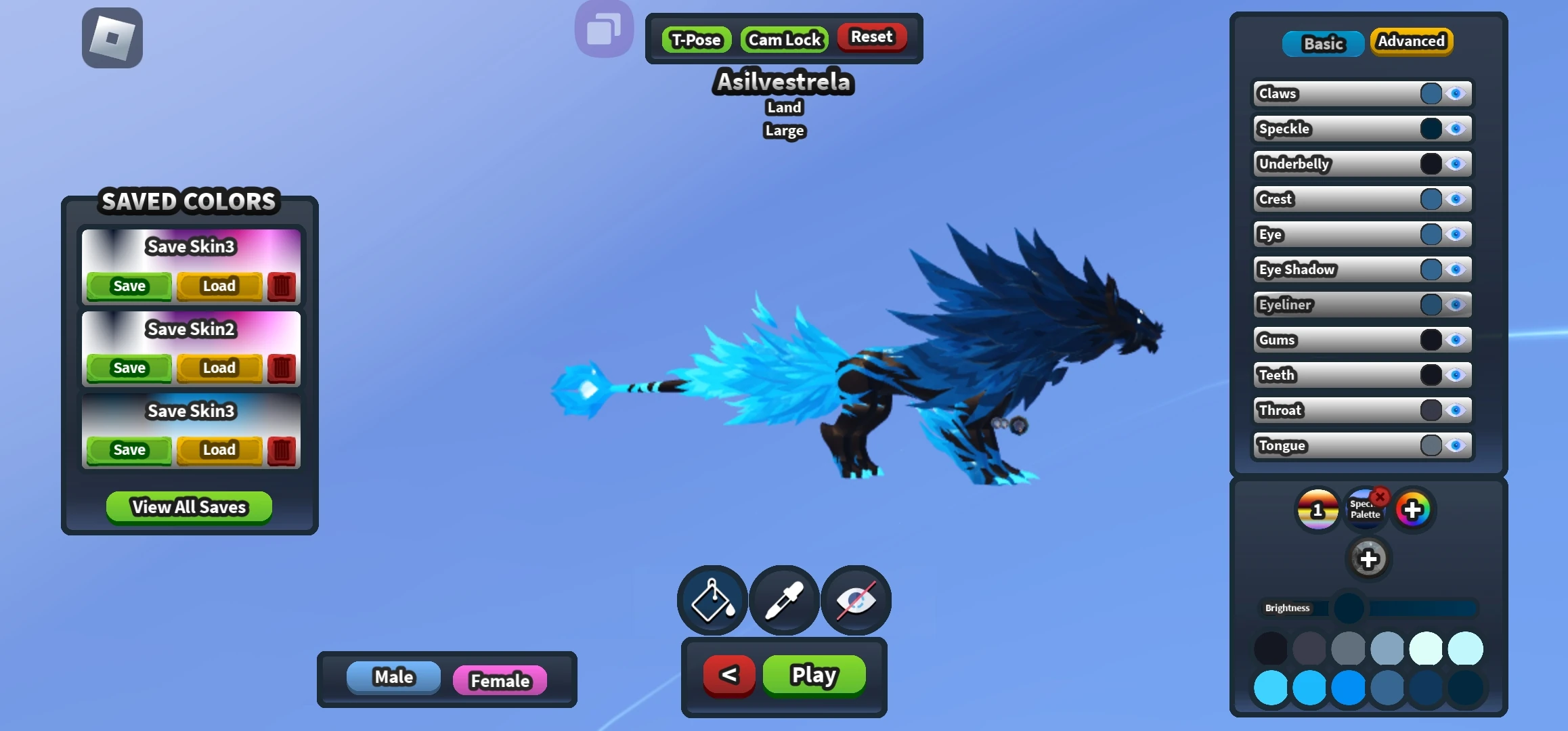Screen dimensions: 1568x731
Task: Click the Roblox logo in the corner
Action: [x=112, y=37]
